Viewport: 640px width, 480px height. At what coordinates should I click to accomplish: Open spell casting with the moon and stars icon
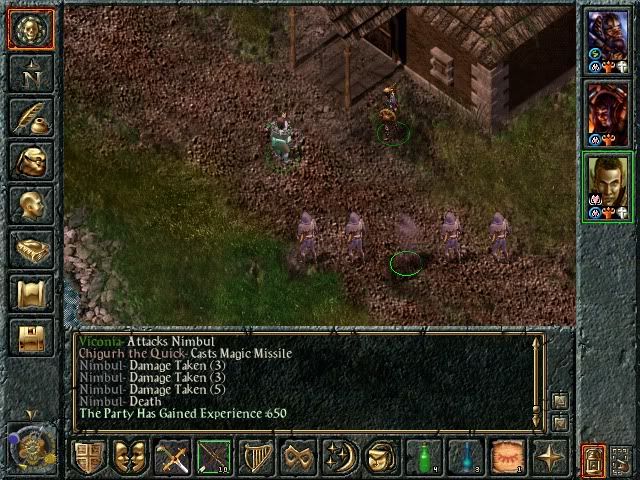click(339, 457)
